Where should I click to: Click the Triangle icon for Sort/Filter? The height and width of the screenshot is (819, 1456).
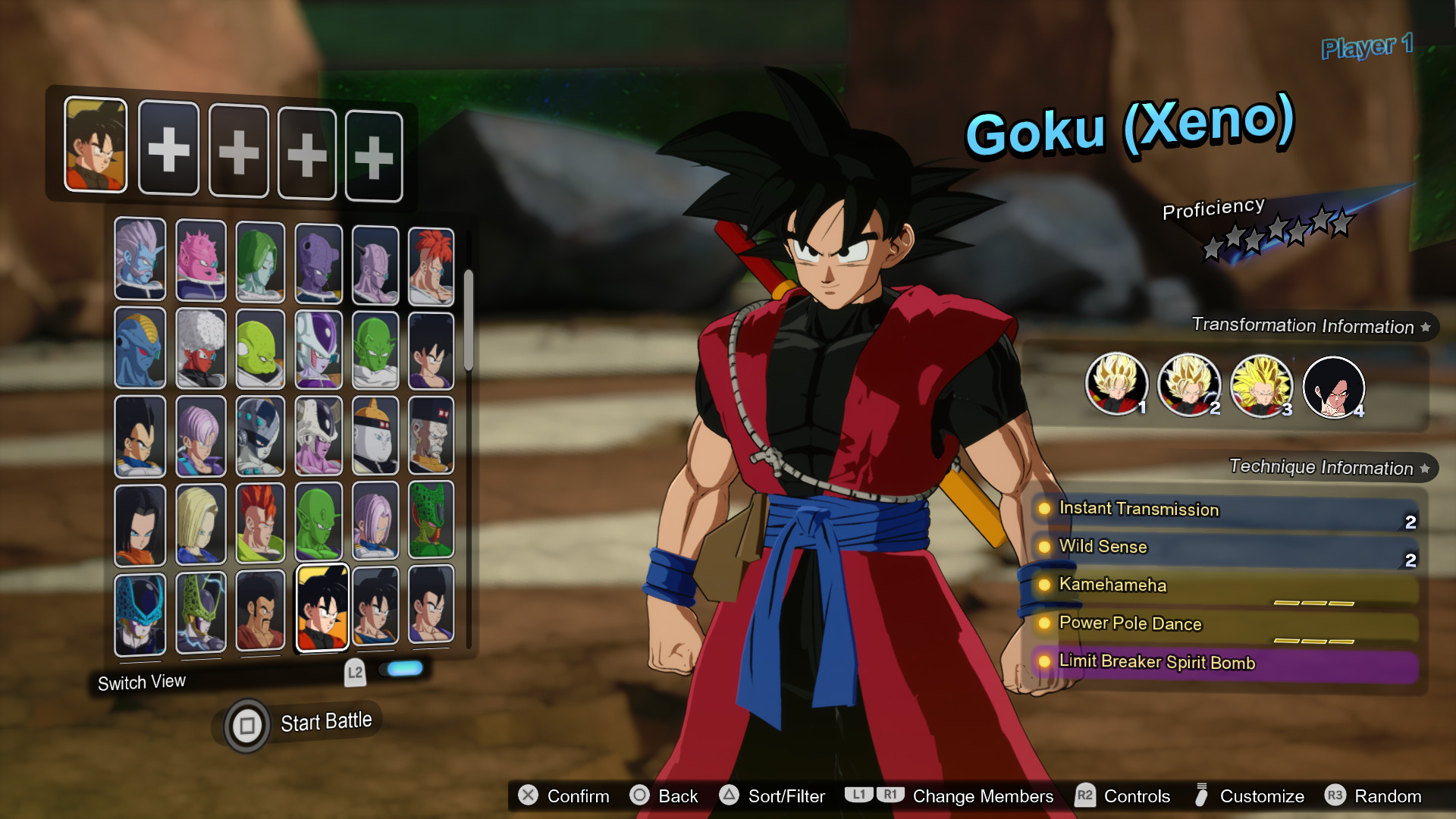click(730, 796)
